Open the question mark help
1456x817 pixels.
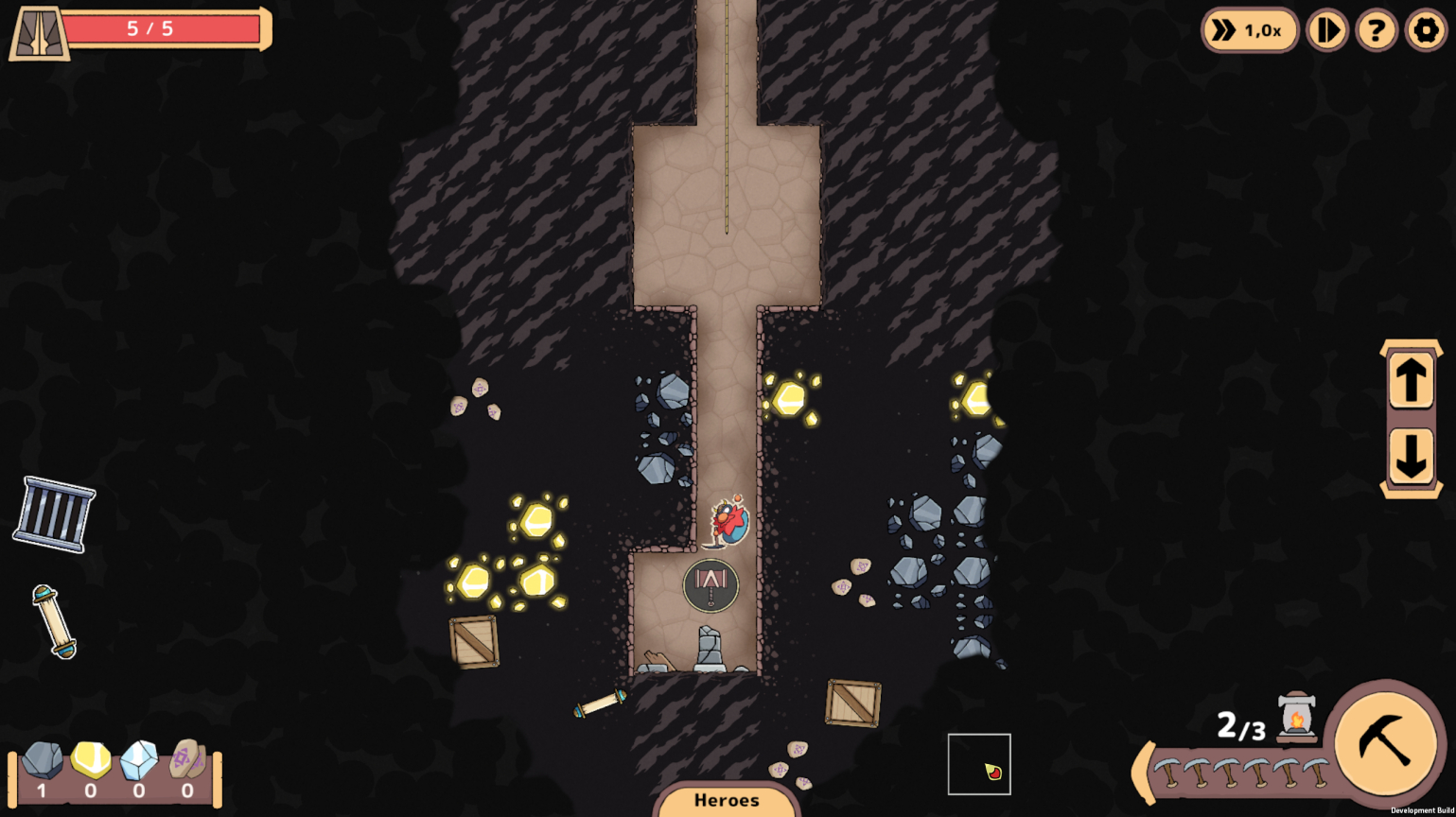(x=1376, y=30)
